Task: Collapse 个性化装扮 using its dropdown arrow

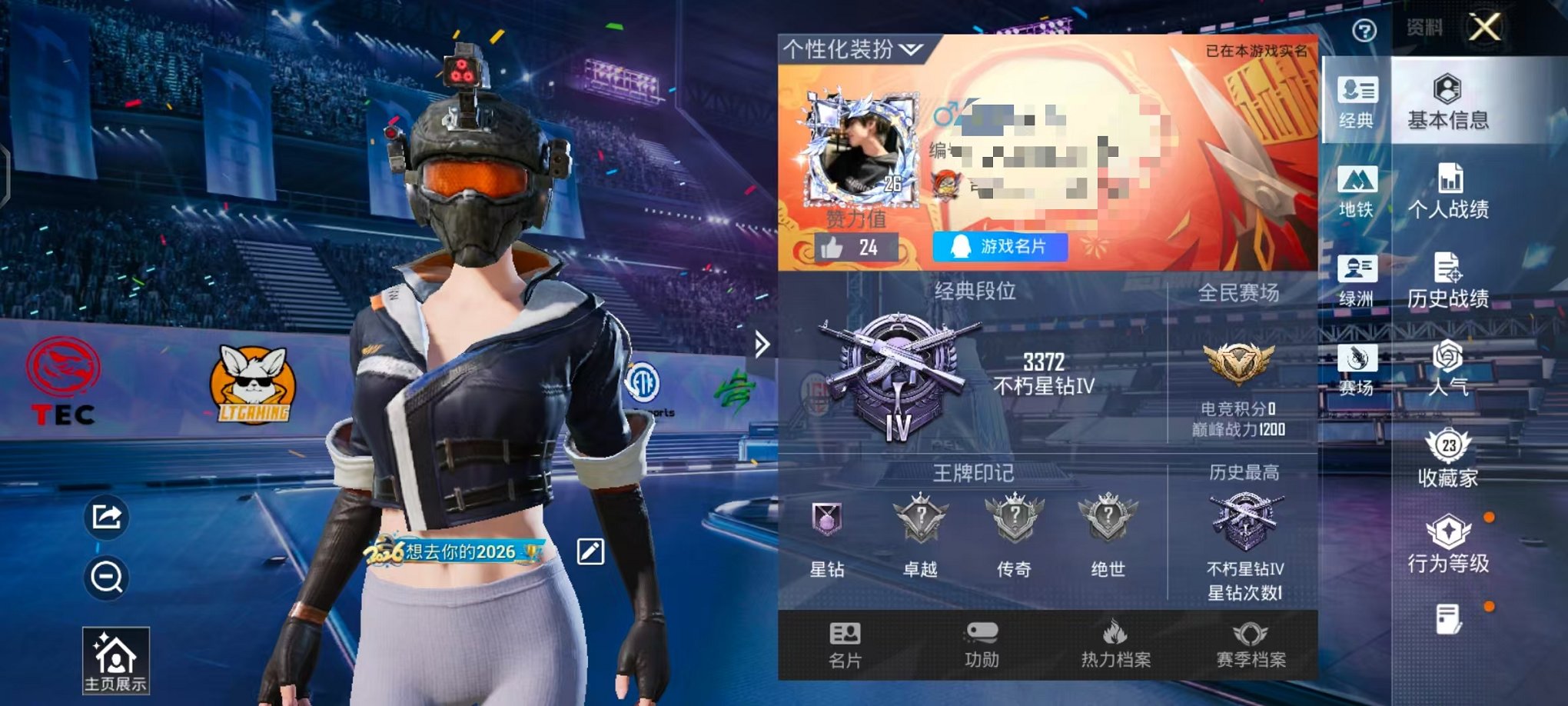Action: (x=909, y=48)
